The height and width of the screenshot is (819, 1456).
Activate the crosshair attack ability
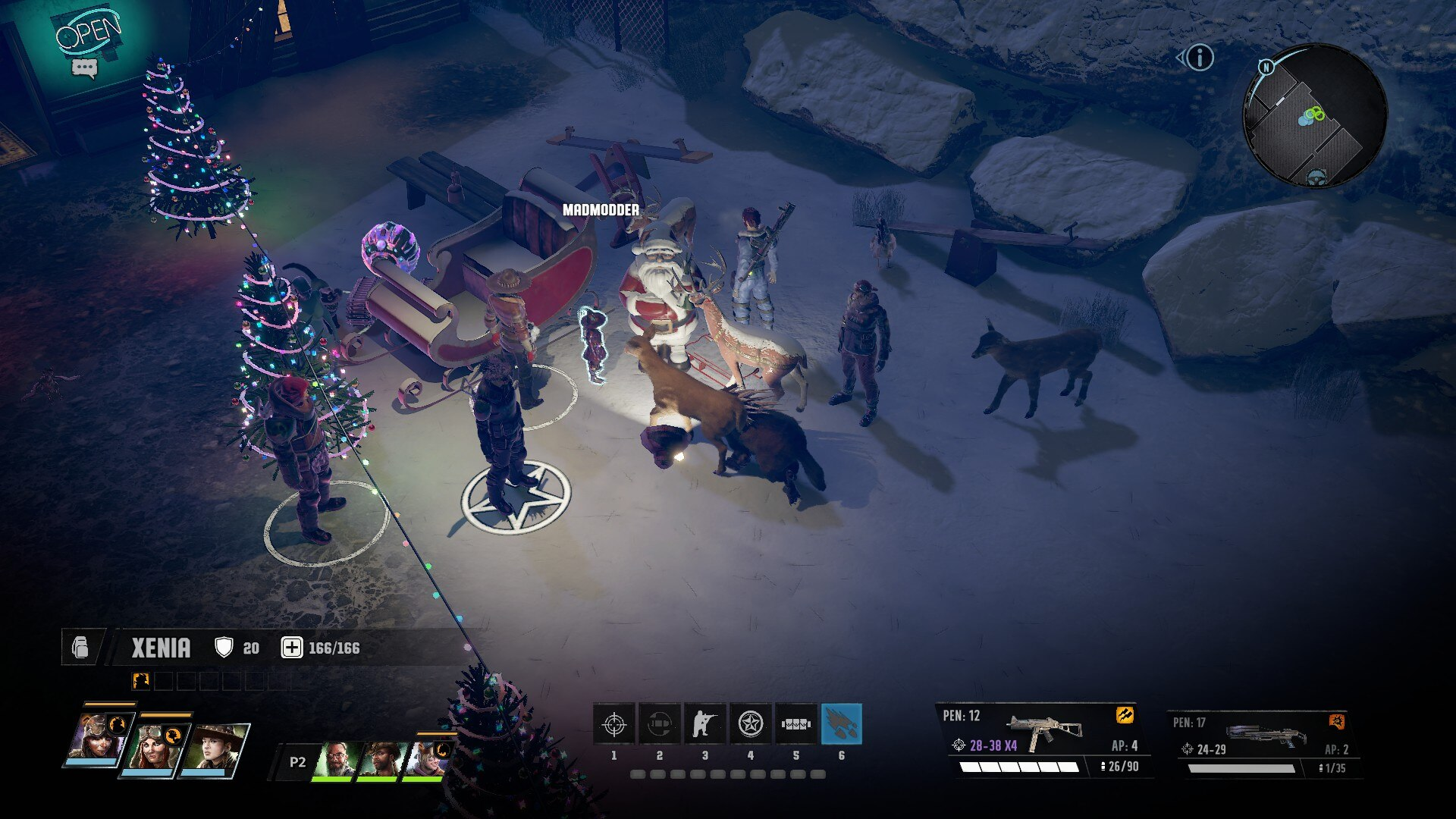(614, 724)
